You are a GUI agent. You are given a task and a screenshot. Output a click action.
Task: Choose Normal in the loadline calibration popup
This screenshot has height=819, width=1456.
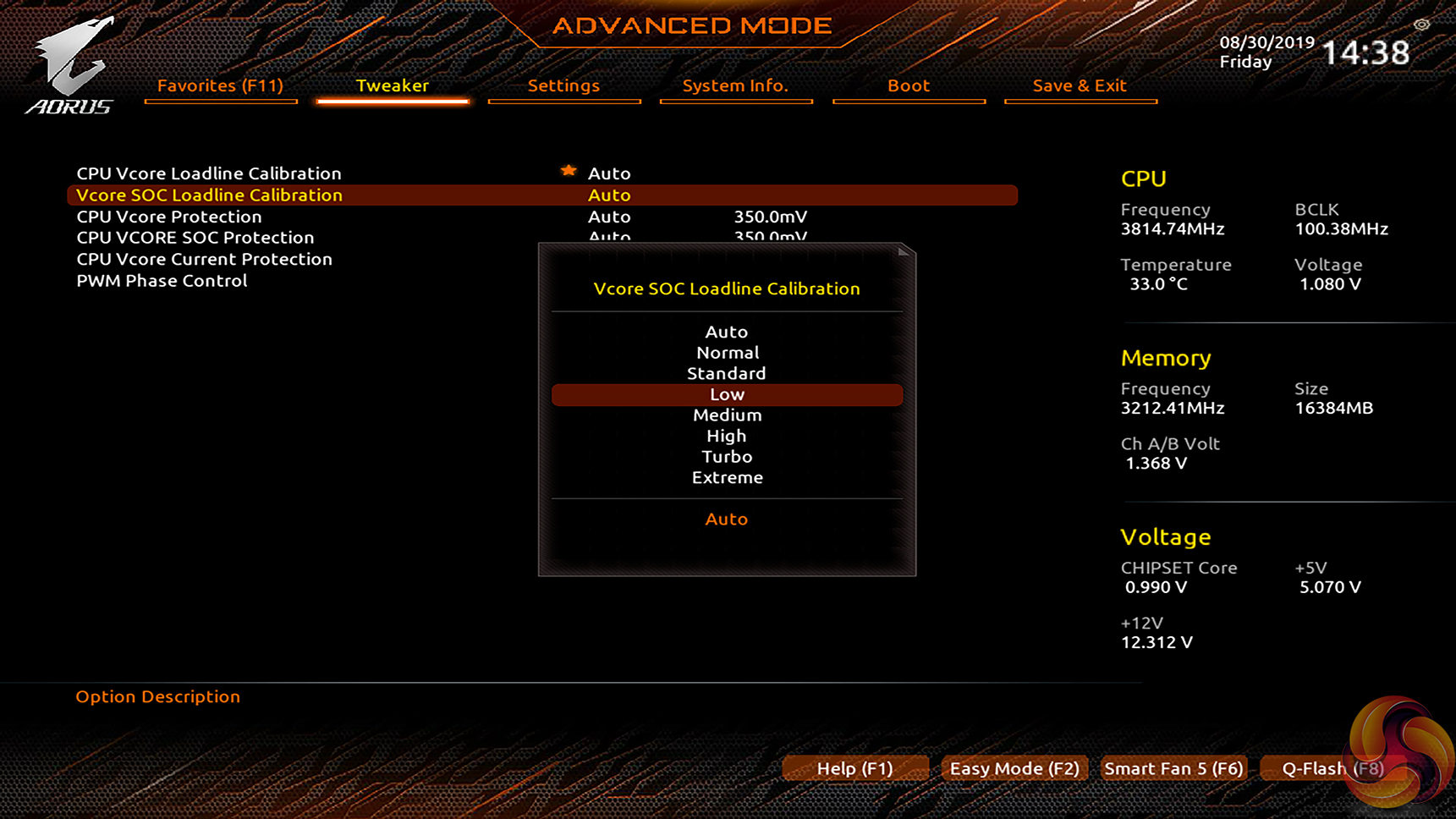pyautogui.click(x=727, y=353)
